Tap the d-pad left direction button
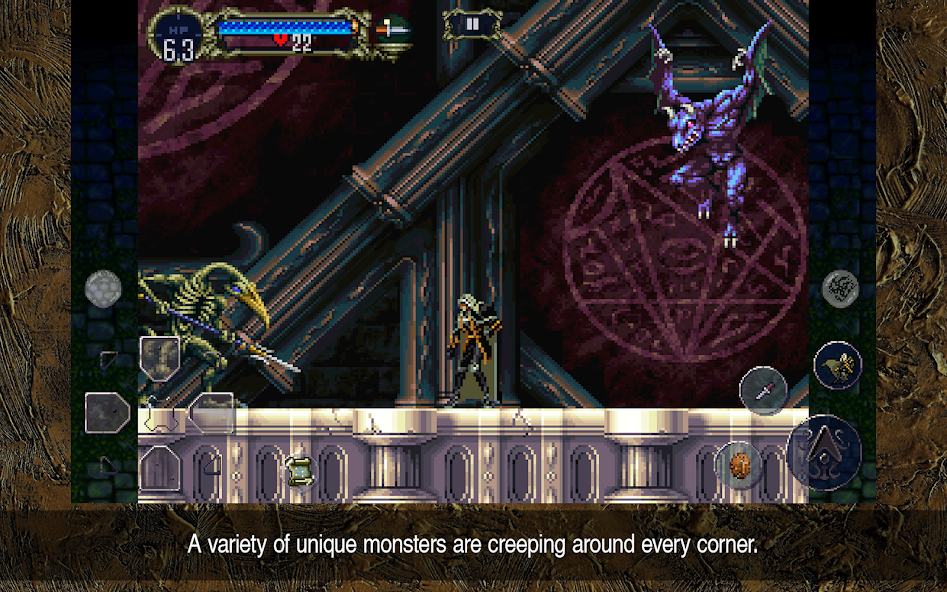The width and height of the screenshot is (947, 592). coord(107,412)
